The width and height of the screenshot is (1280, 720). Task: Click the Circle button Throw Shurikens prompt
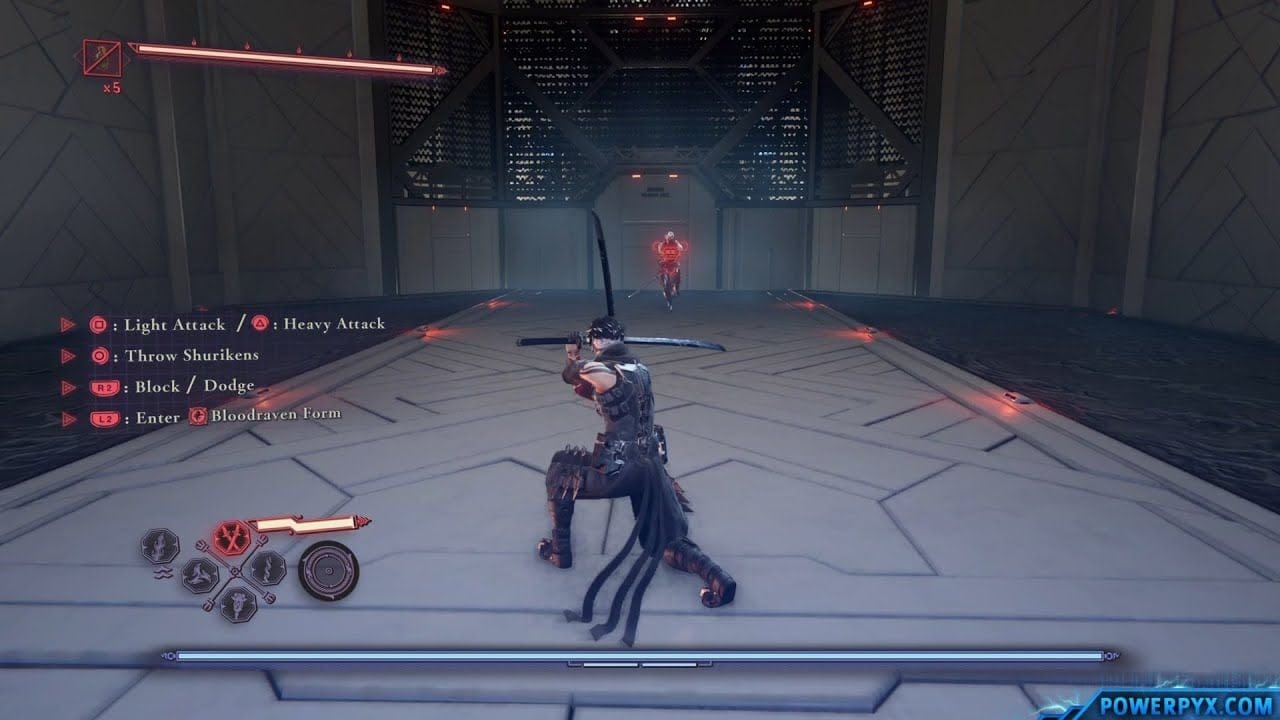tap(99, 355)
